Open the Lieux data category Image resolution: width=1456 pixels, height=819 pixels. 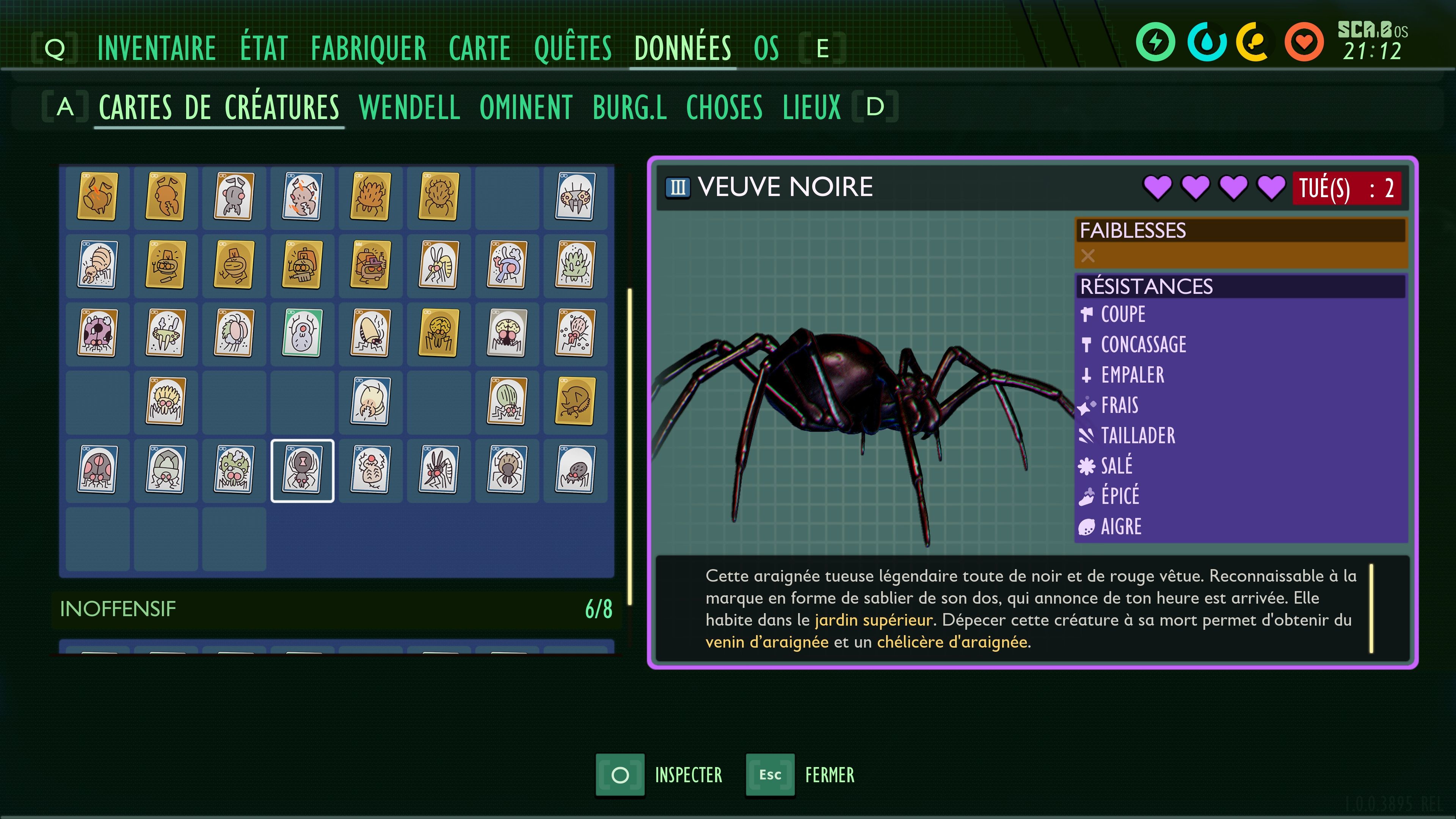[812, 107]
